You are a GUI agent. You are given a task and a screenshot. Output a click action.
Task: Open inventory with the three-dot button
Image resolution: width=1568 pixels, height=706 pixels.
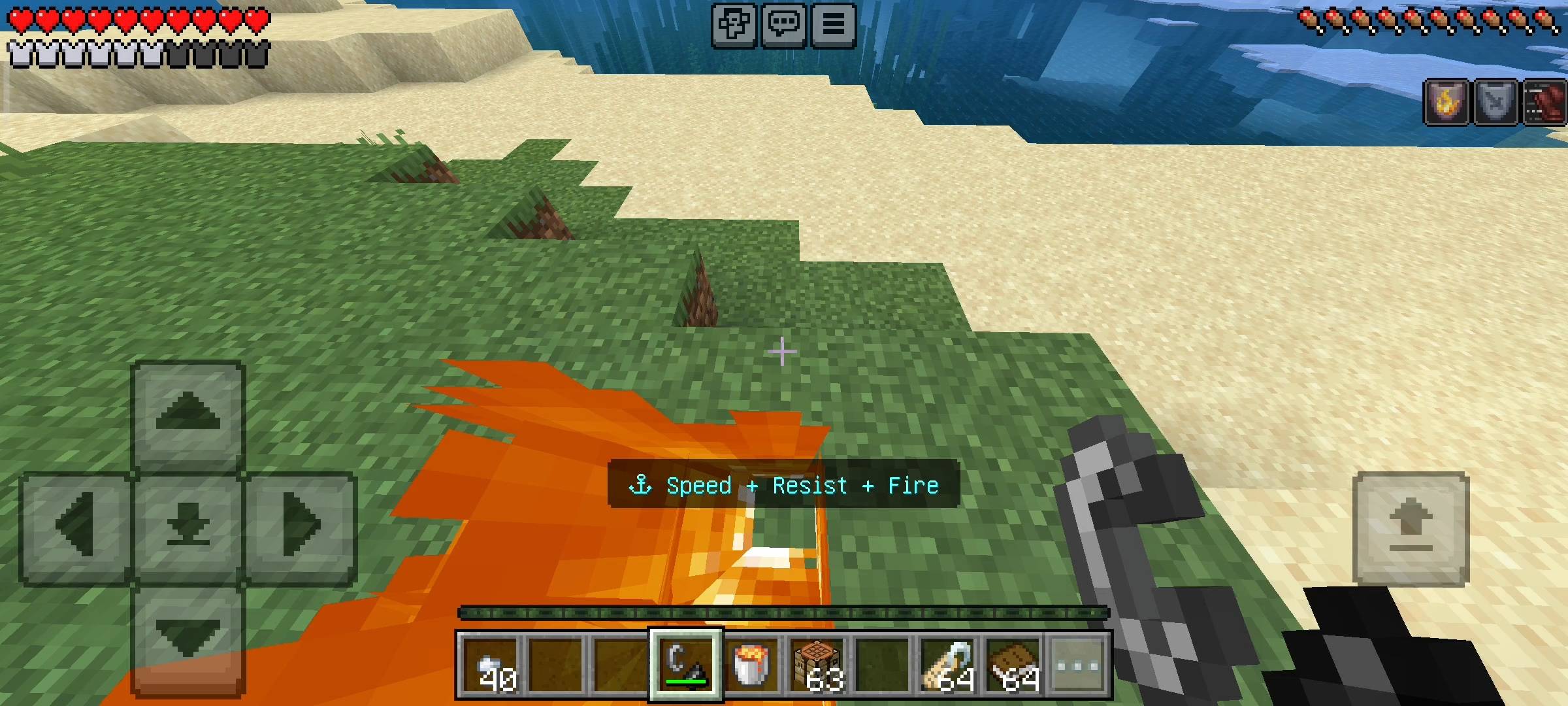[x=1078, y=665]
